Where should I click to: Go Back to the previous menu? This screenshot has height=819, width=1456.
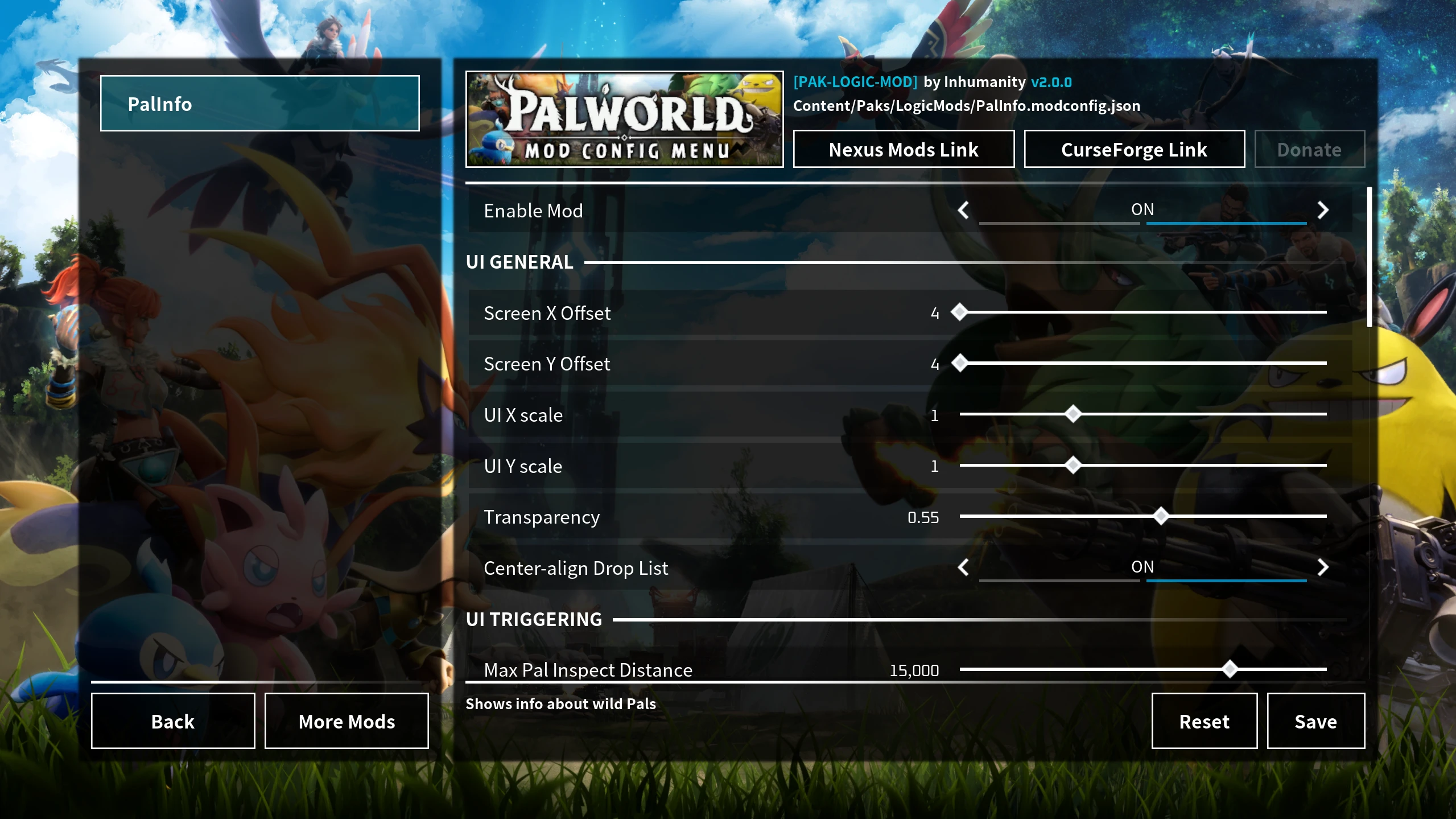[x=172, y=721]
